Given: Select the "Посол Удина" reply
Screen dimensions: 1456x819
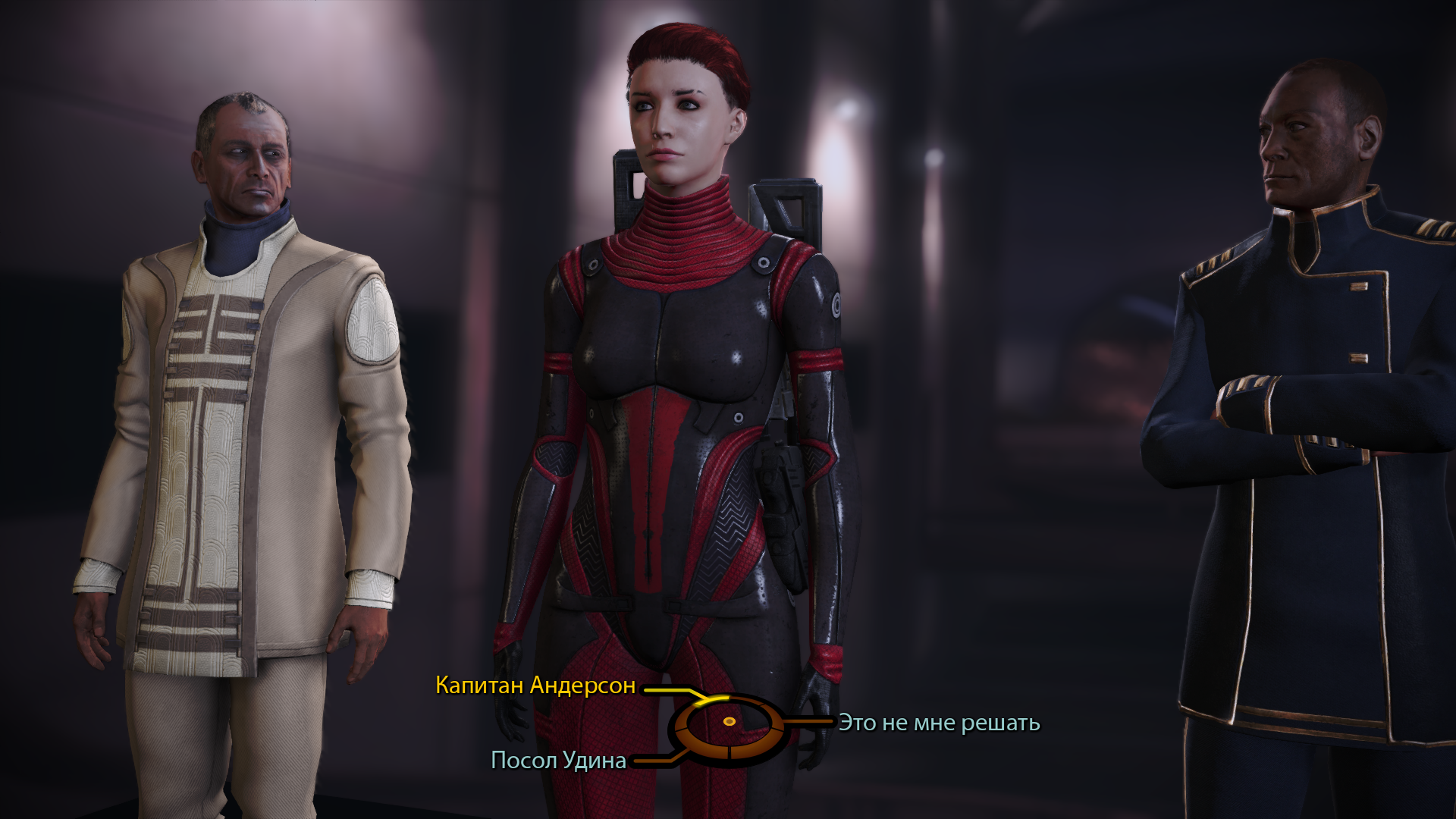Looking at the screenshot, I should pos(559,760).
